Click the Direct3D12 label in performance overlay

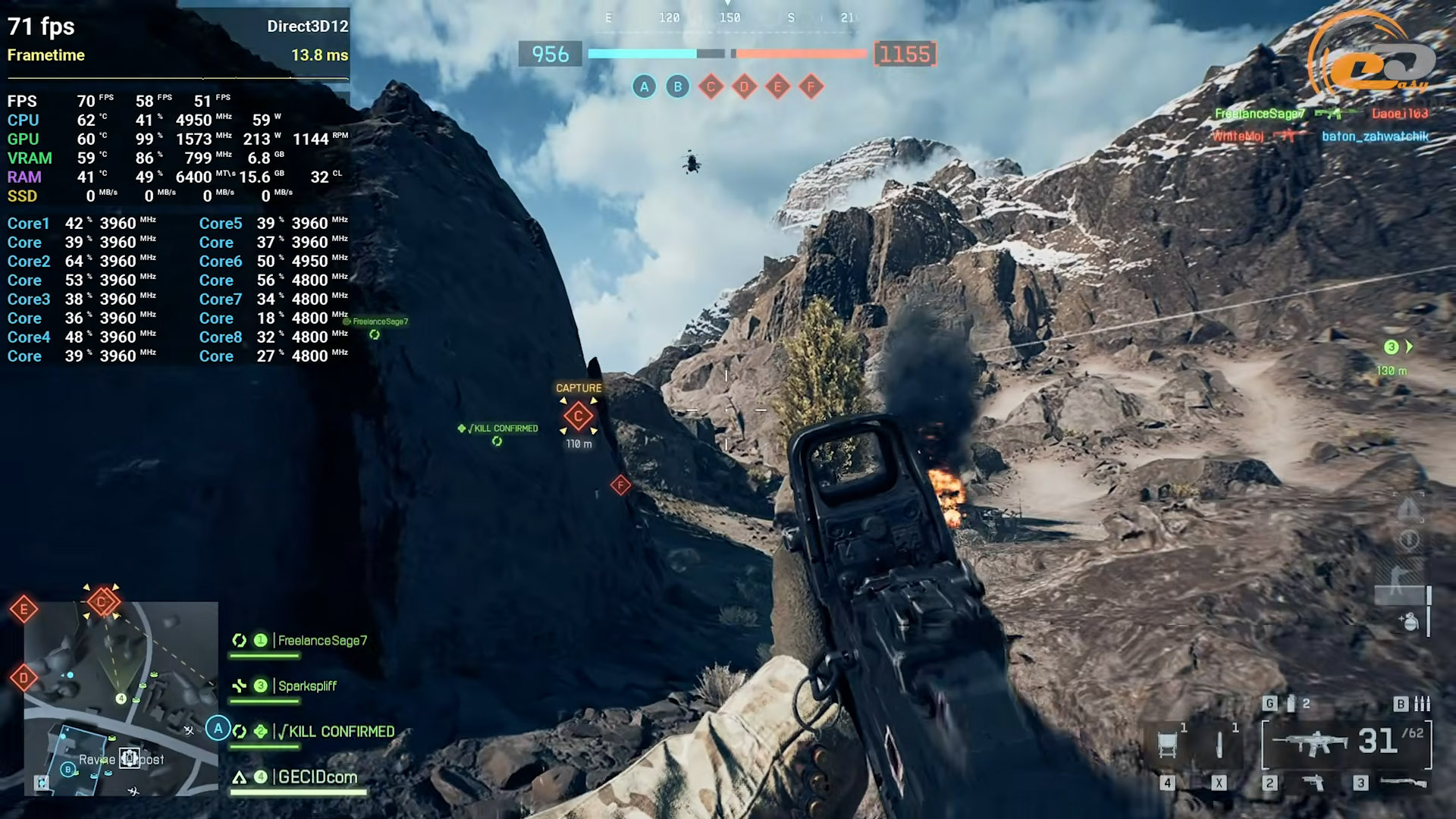coord(307,27)
